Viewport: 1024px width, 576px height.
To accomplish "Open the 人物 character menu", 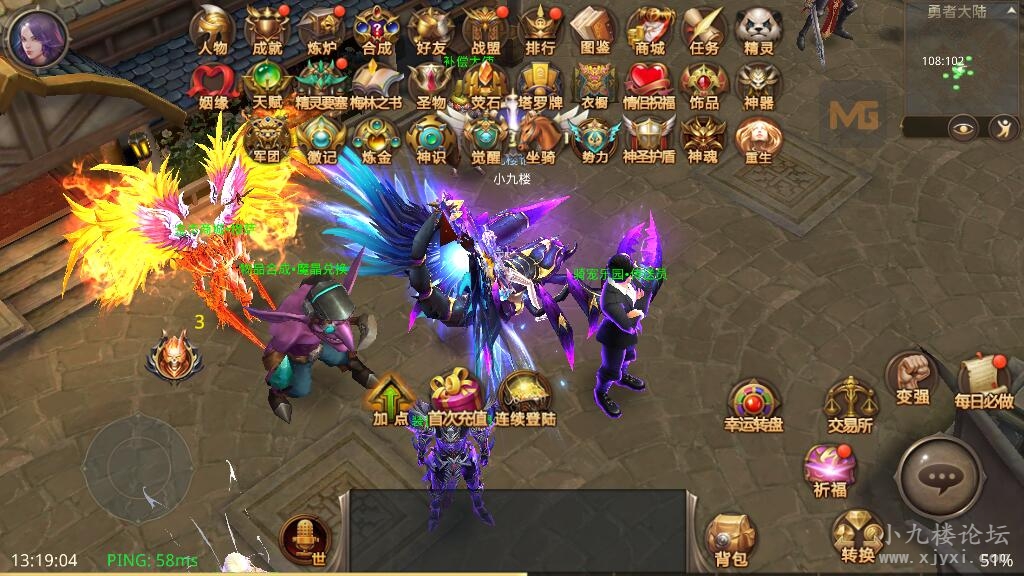I will point(212,28).
